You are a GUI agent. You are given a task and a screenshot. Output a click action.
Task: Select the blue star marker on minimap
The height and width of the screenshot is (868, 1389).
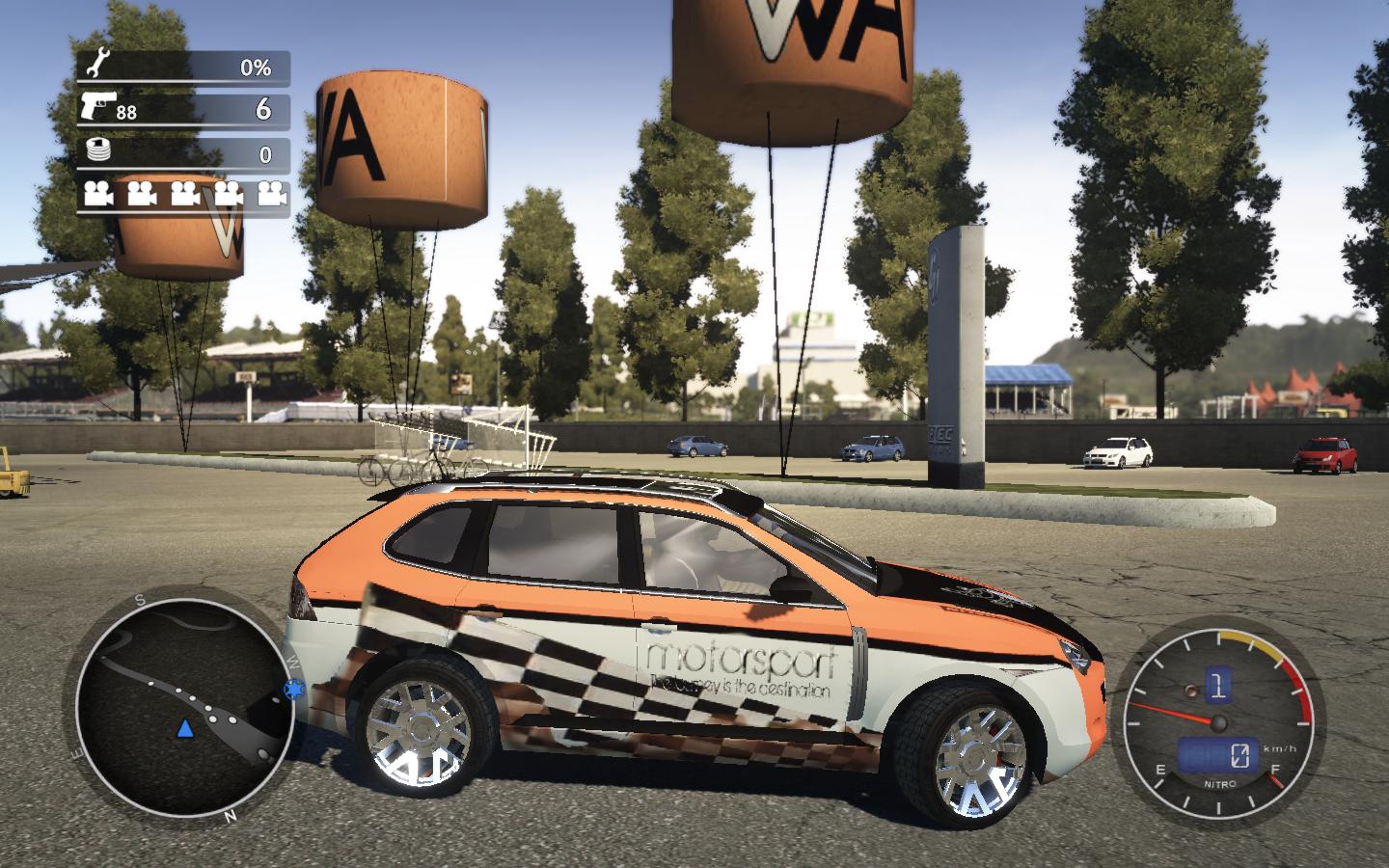[x=292, y=690]
